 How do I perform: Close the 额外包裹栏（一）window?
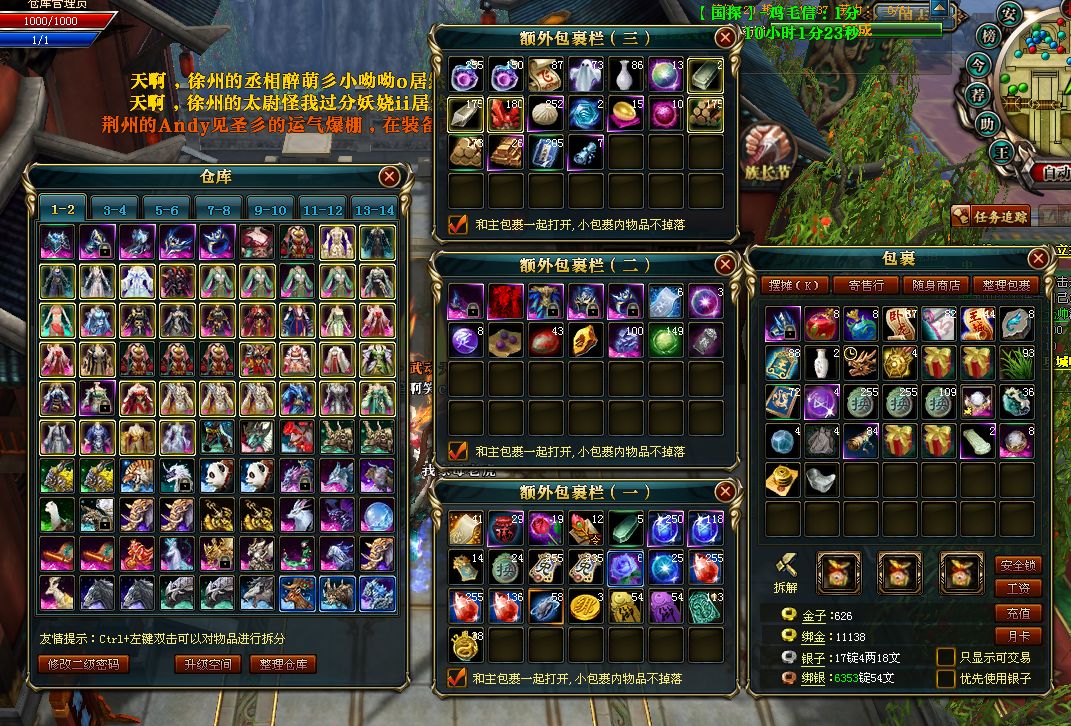(x=725, y=492)
